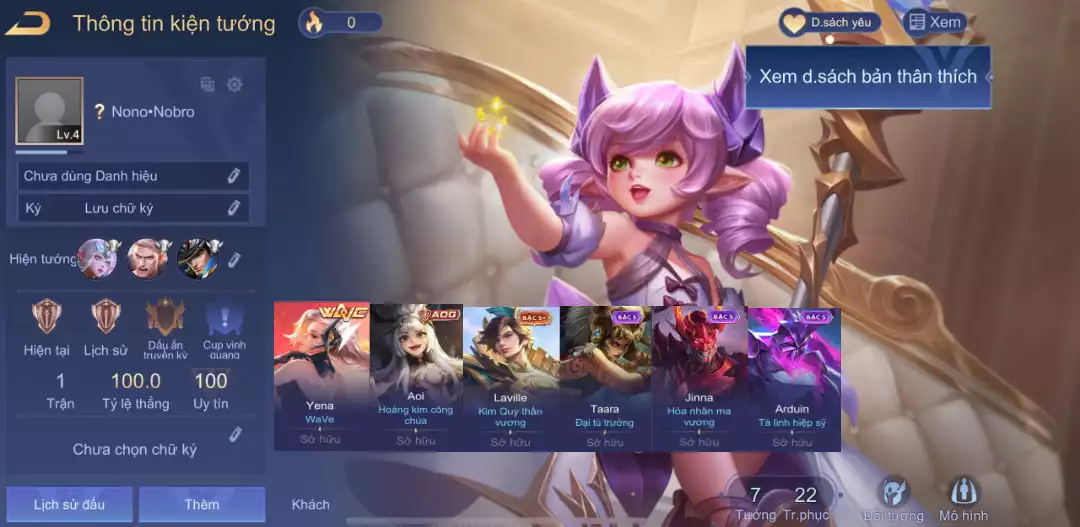Open the profile settings gear icon
Screen dimensions: 1080x527
[x=235, y=85]
